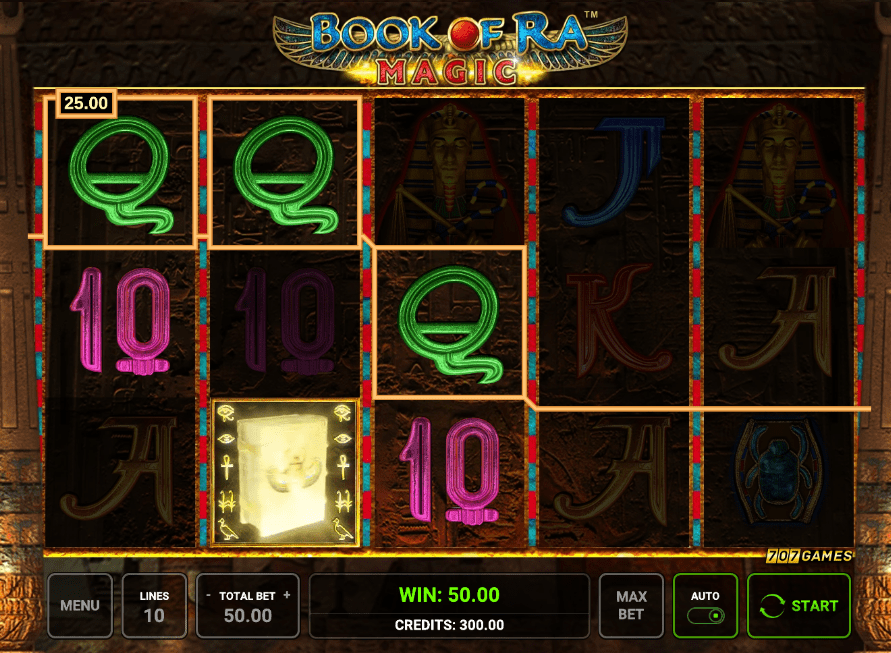The height and width of the screenshot is (653, 891).
Task: Click the MAX BET button
Action: [630, 605]
